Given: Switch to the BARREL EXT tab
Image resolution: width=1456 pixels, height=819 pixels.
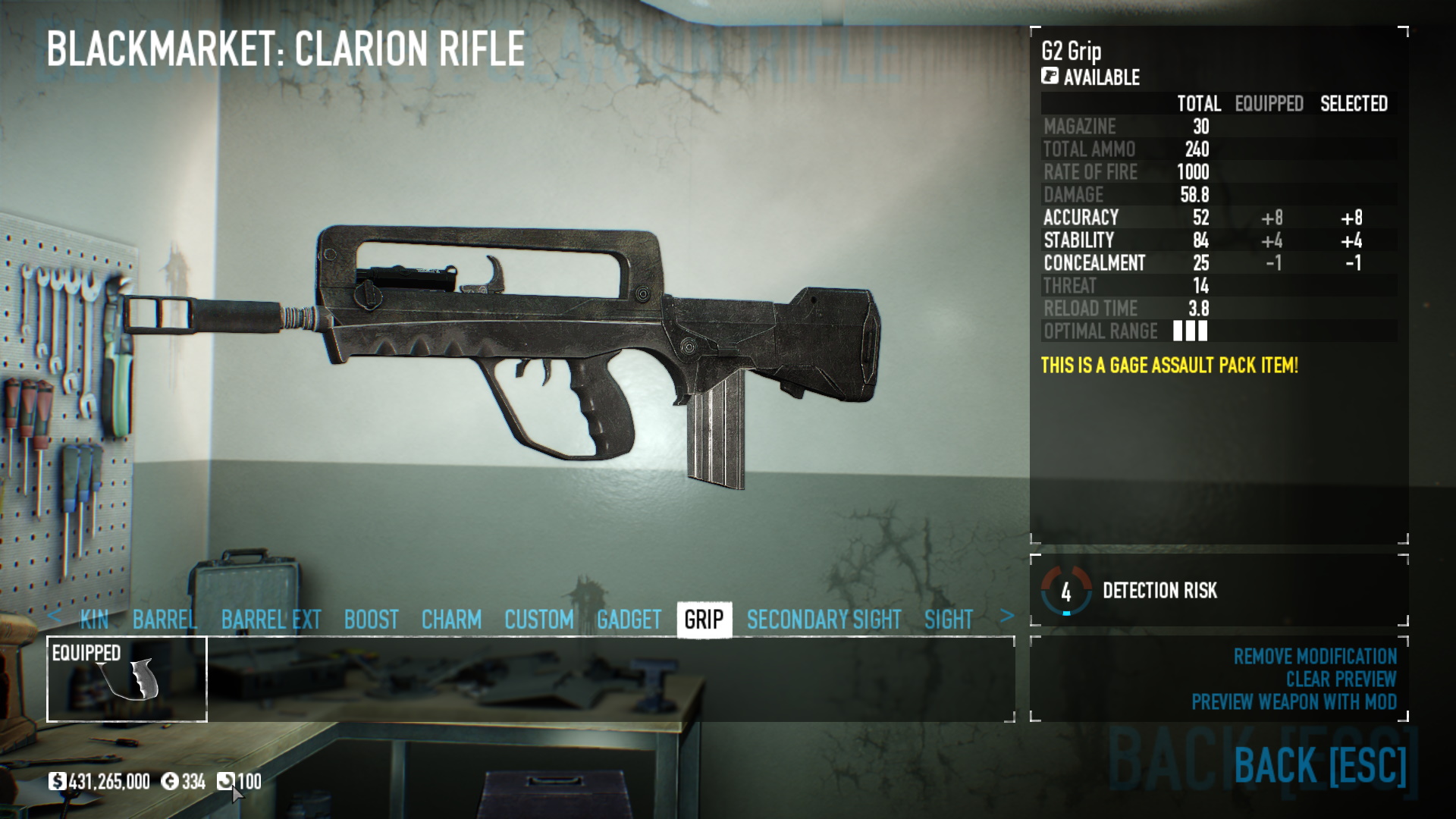Looking at the screenshot, I should [271, 619].
